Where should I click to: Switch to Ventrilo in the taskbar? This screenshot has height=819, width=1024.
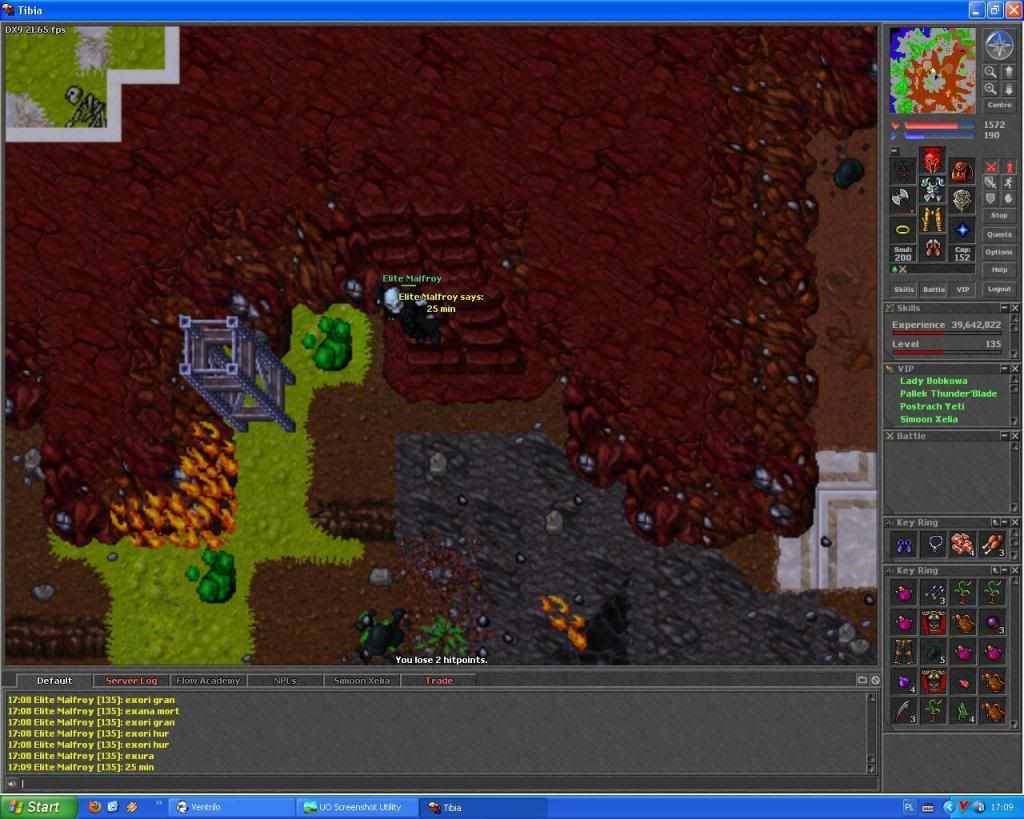pos(230,807)
